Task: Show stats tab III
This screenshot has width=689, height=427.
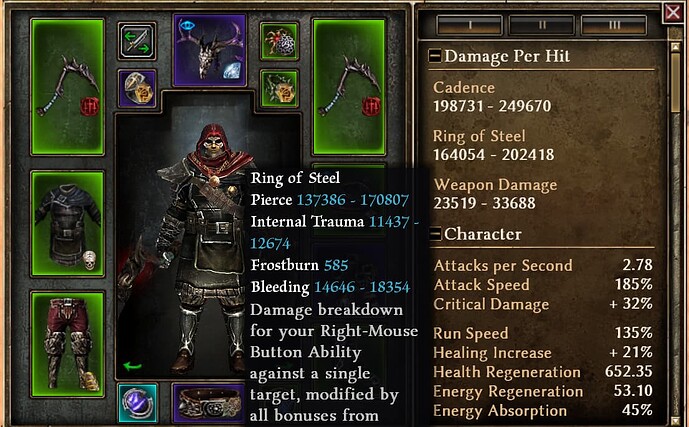Action: point(615,24)
